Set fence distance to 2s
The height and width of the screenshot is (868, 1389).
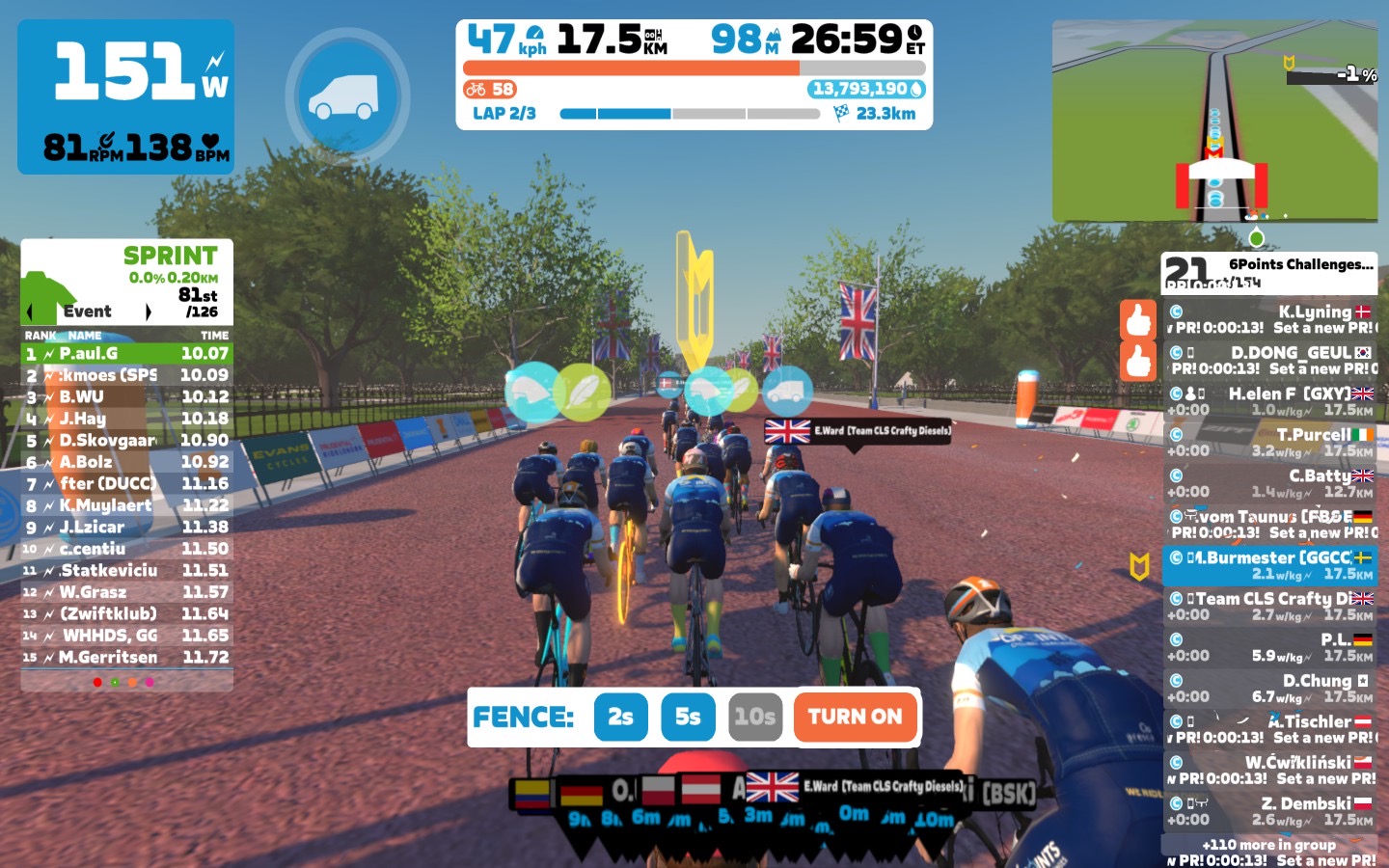pos(620,717)
